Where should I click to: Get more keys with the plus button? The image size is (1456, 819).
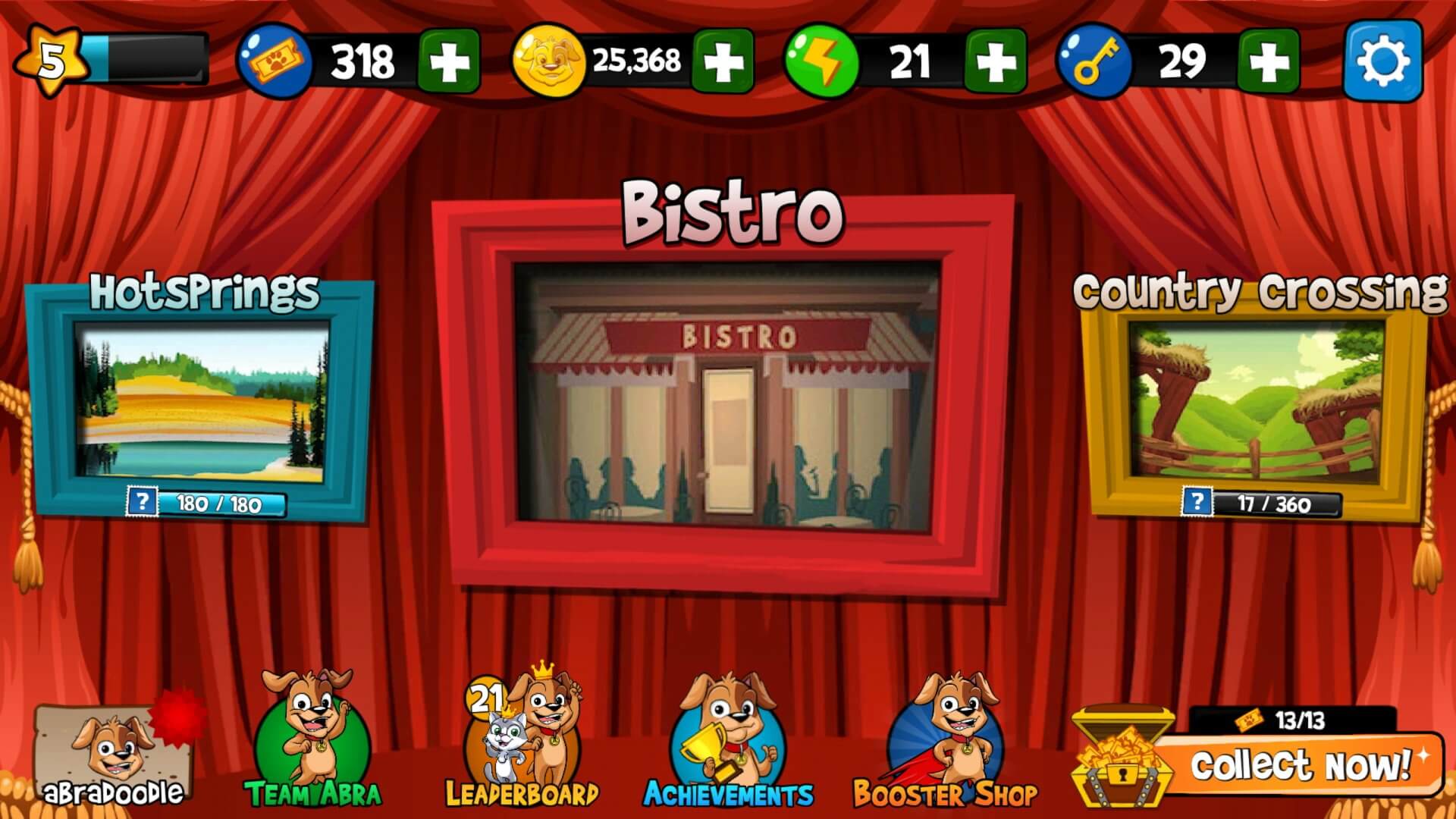pyautogui.click(x=1269, y=61)
